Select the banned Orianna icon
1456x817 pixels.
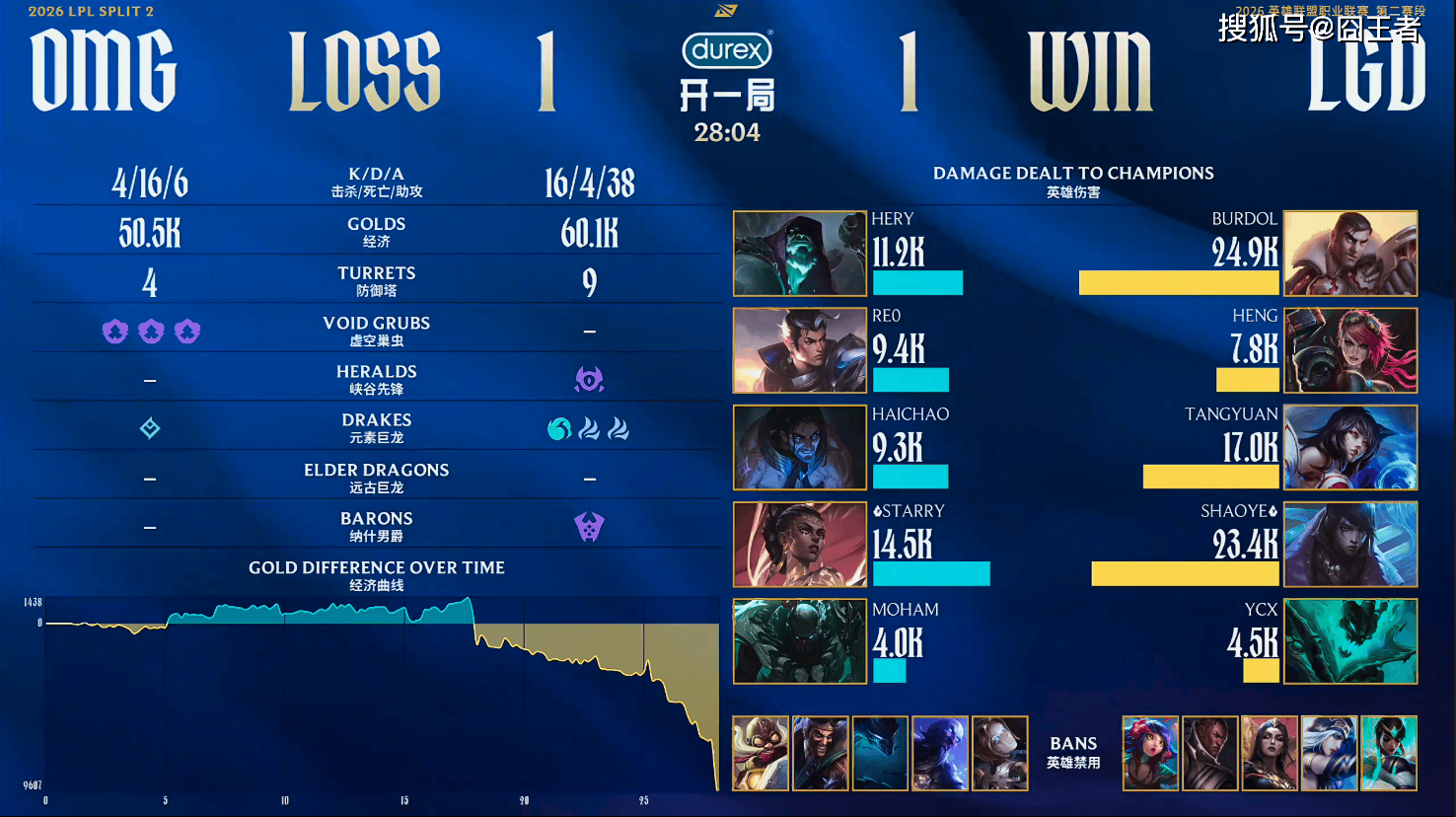tap(999, 753)
